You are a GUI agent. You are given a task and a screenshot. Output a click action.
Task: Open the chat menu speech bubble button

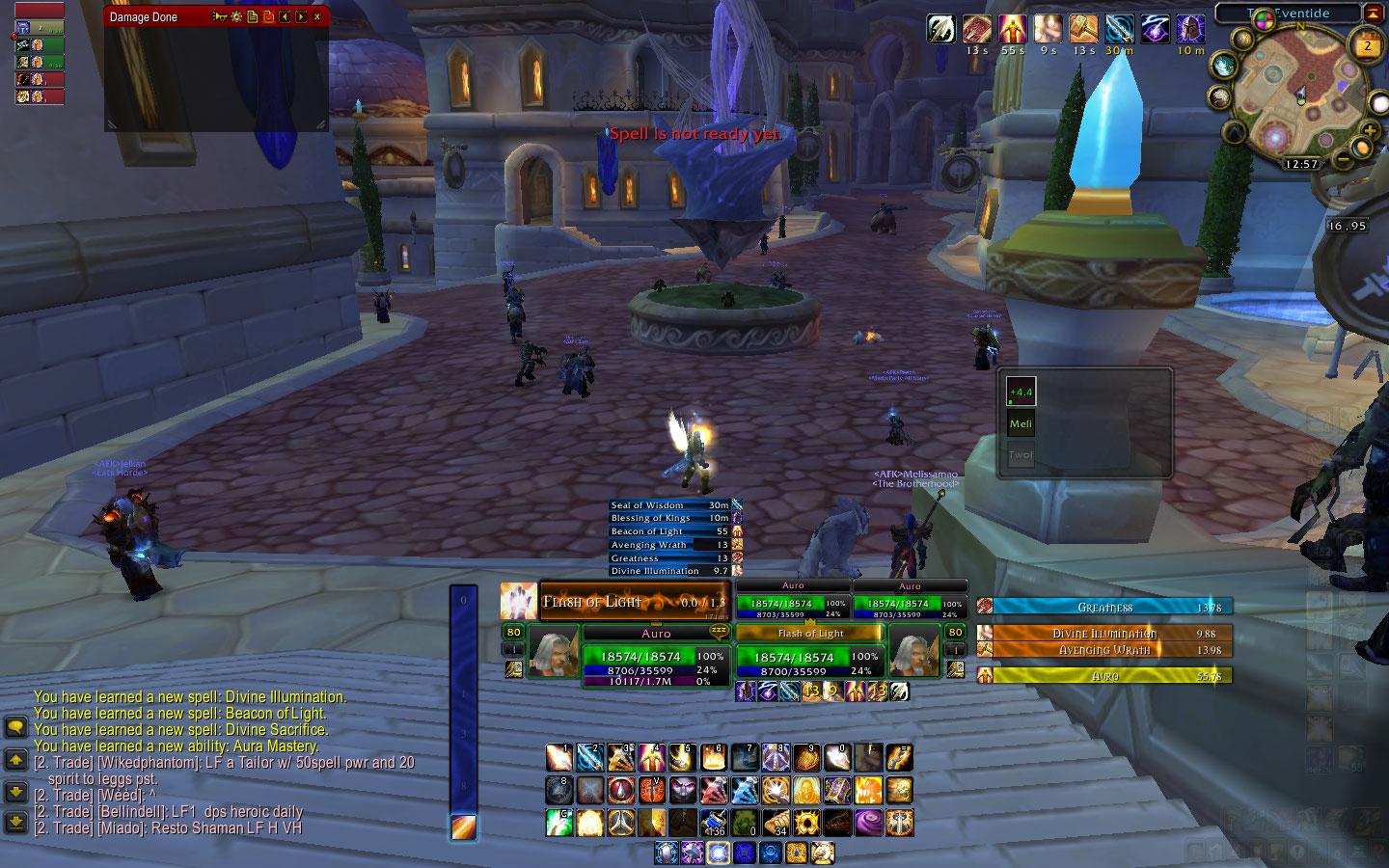click(15, 727)
